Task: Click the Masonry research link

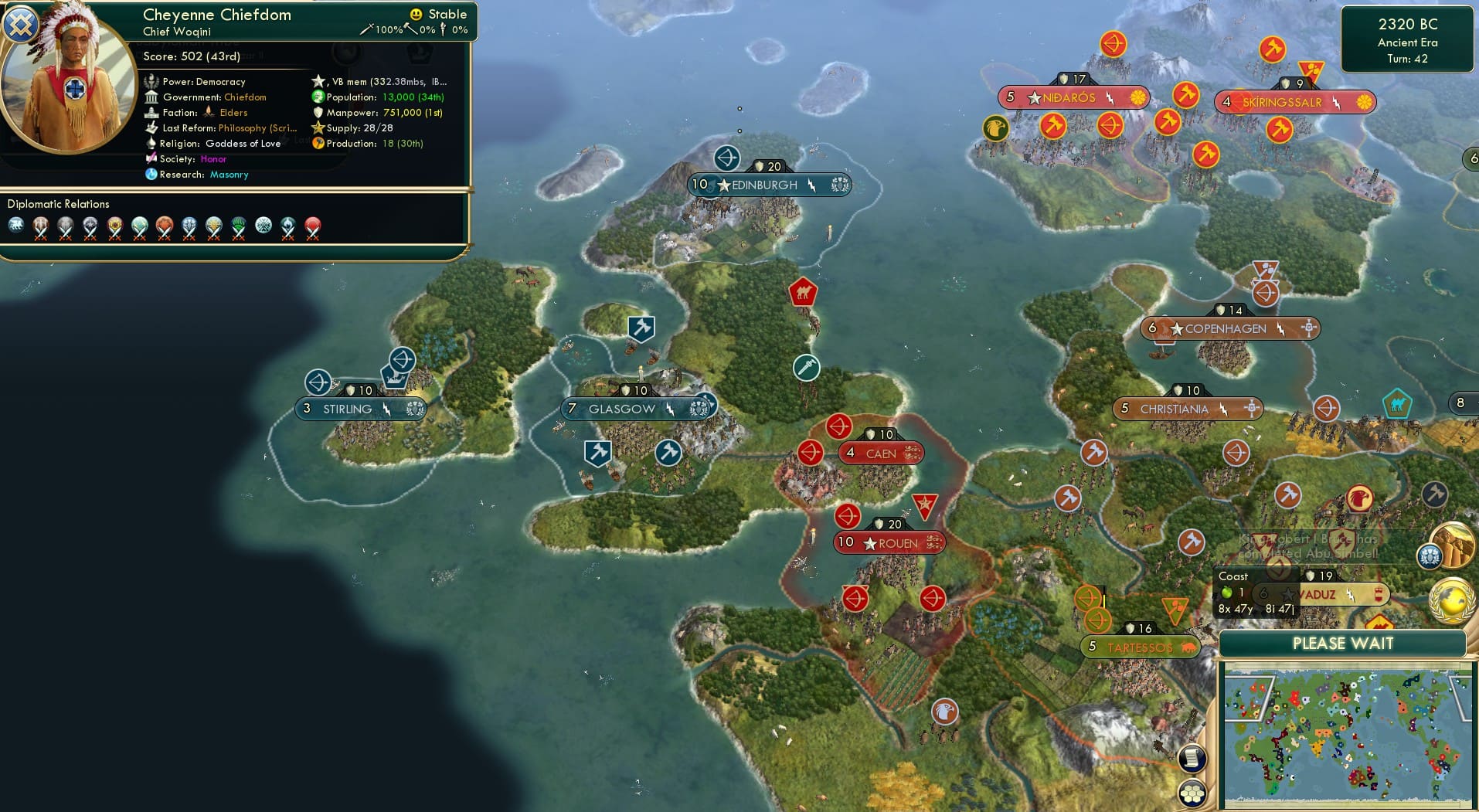Action: coord(229,175)
